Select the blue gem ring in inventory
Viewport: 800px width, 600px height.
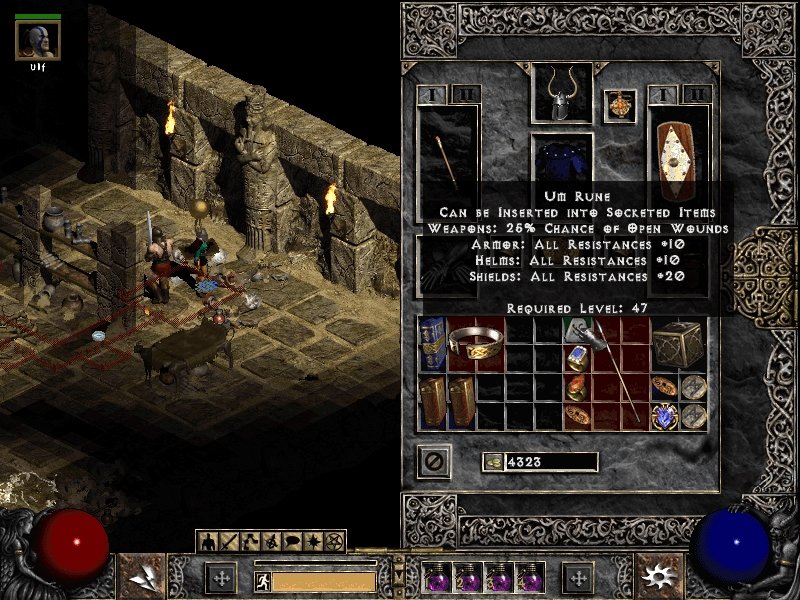pos(577,357)
